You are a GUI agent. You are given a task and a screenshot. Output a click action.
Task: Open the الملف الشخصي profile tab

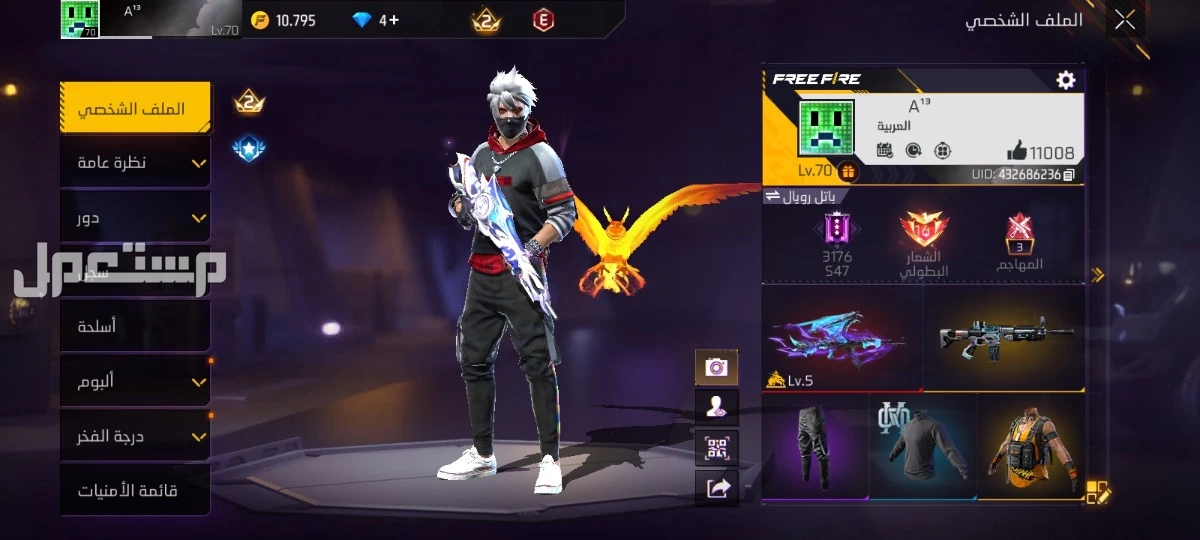coord(135,108)
